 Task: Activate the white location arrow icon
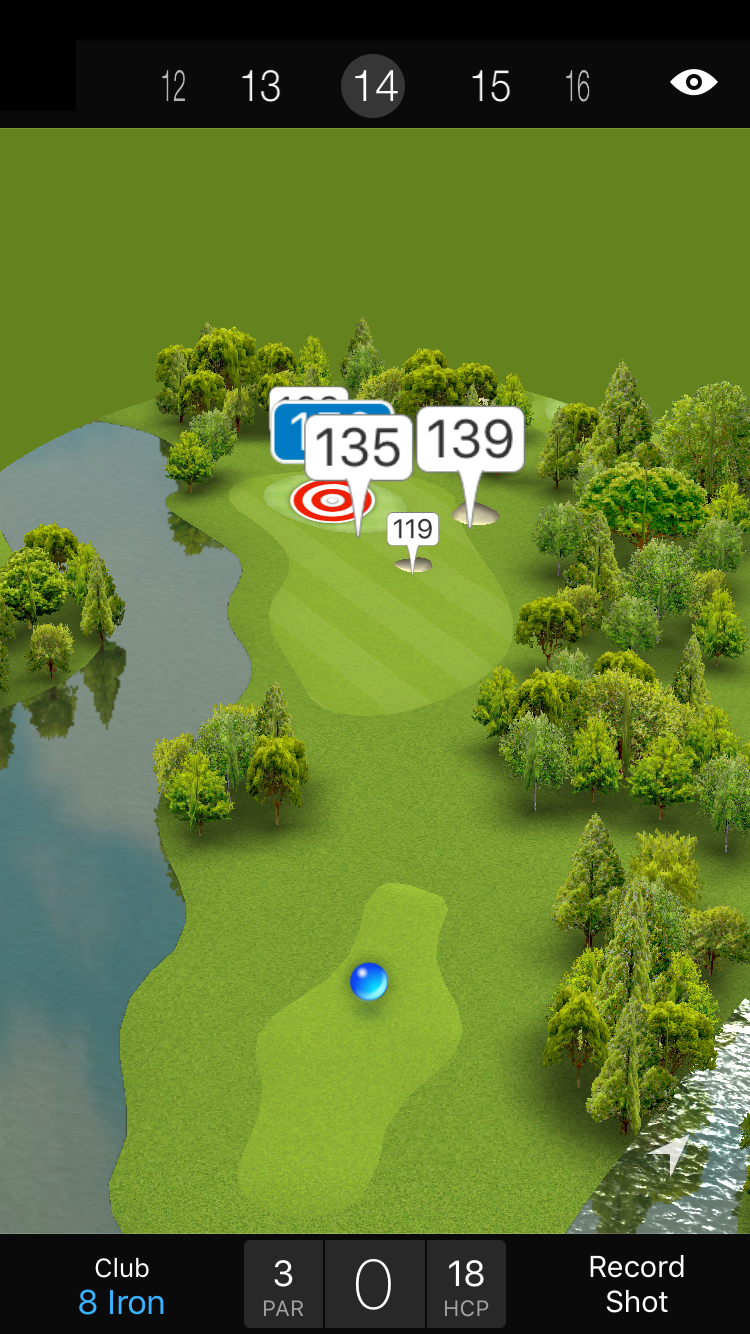tap(672, 1153)
